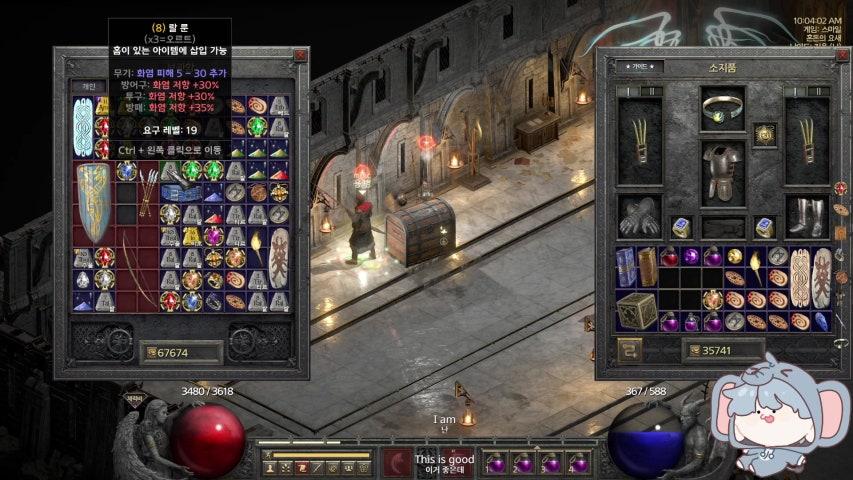Use the first belt potion slot

pos(495,462)
